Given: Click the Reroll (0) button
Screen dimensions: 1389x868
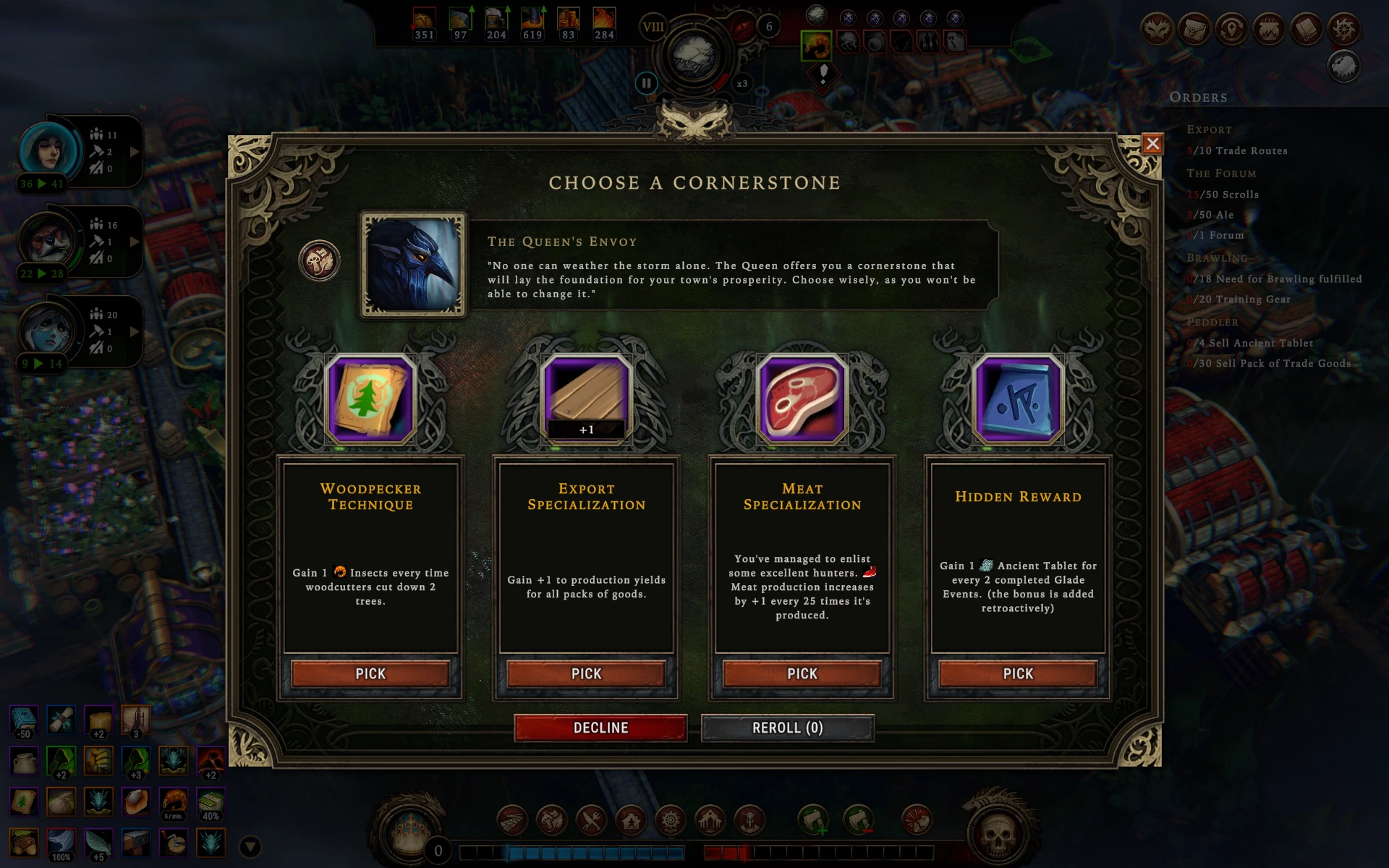Looking at the screenshot, I should coord(787,728).
